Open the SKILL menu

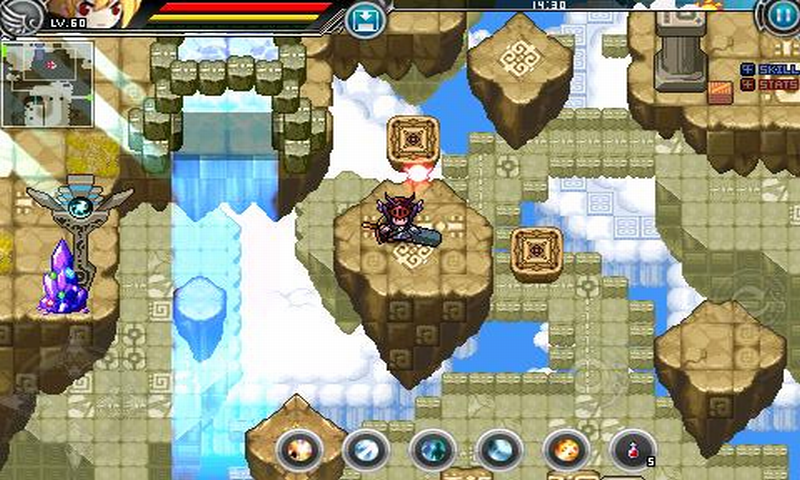769,69
